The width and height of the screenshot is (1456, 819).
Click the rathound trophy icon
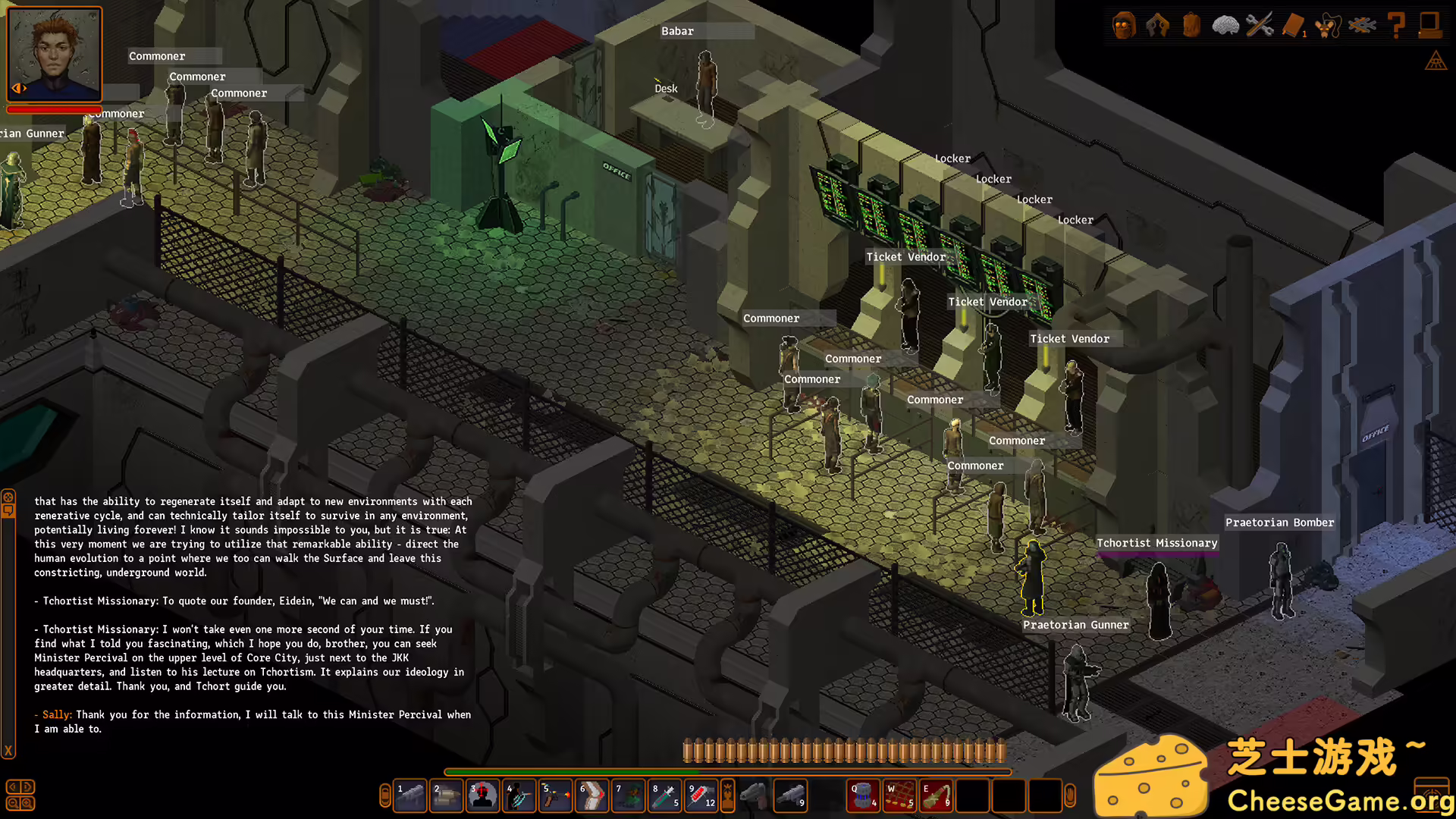pyautogui.click(x=1328, y=25)
